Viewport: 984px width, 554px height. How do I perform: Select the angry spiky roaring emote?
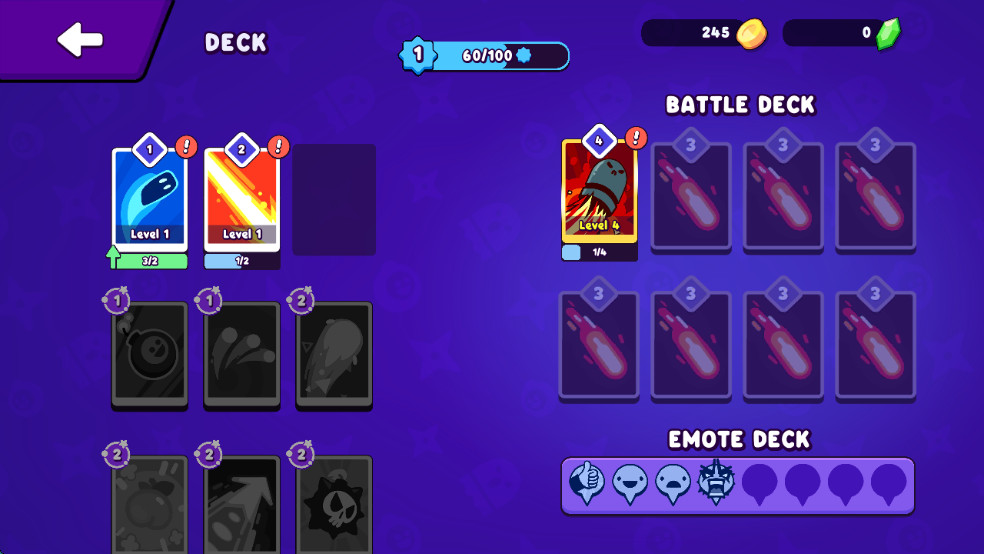click(x=716, y=482)
